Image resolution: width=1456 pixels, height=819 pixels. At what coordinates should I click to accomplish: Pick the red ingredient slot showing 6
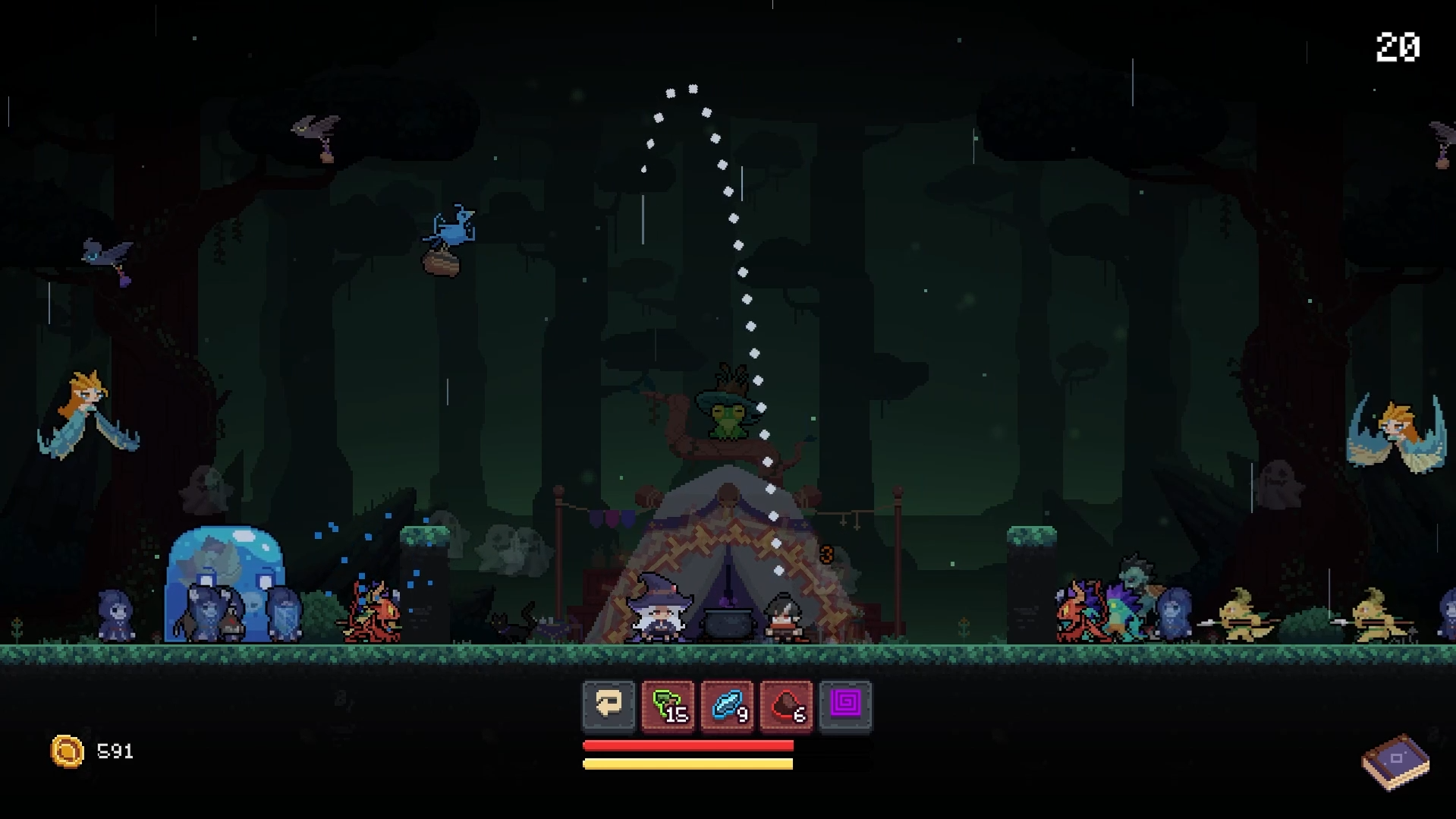click(786, 706)
